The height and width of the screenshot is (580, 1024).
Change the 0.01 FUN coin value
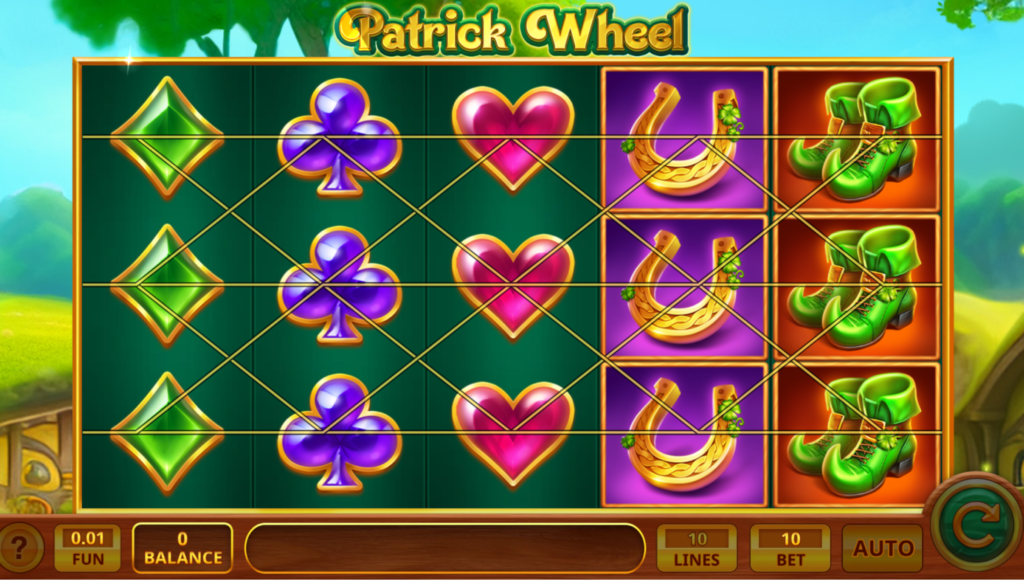pyautogui.click(x=87, y=547)
